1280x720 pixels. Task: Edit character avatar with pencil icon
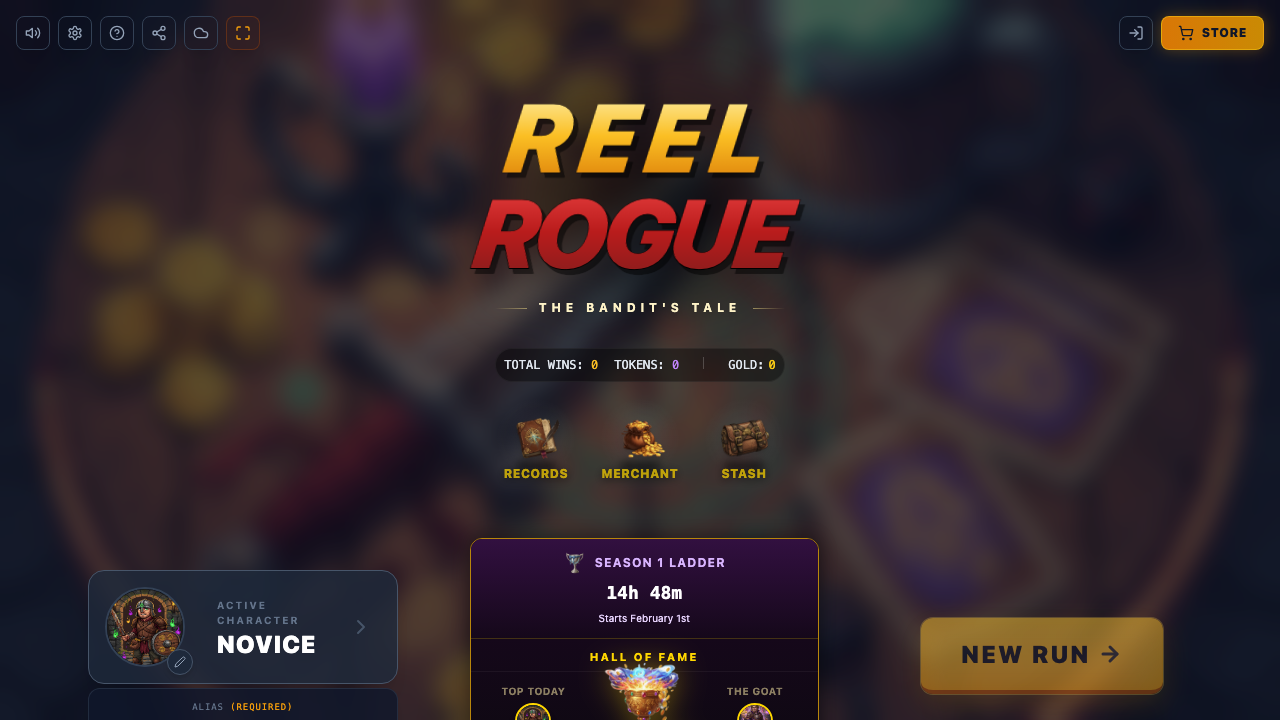180,662
